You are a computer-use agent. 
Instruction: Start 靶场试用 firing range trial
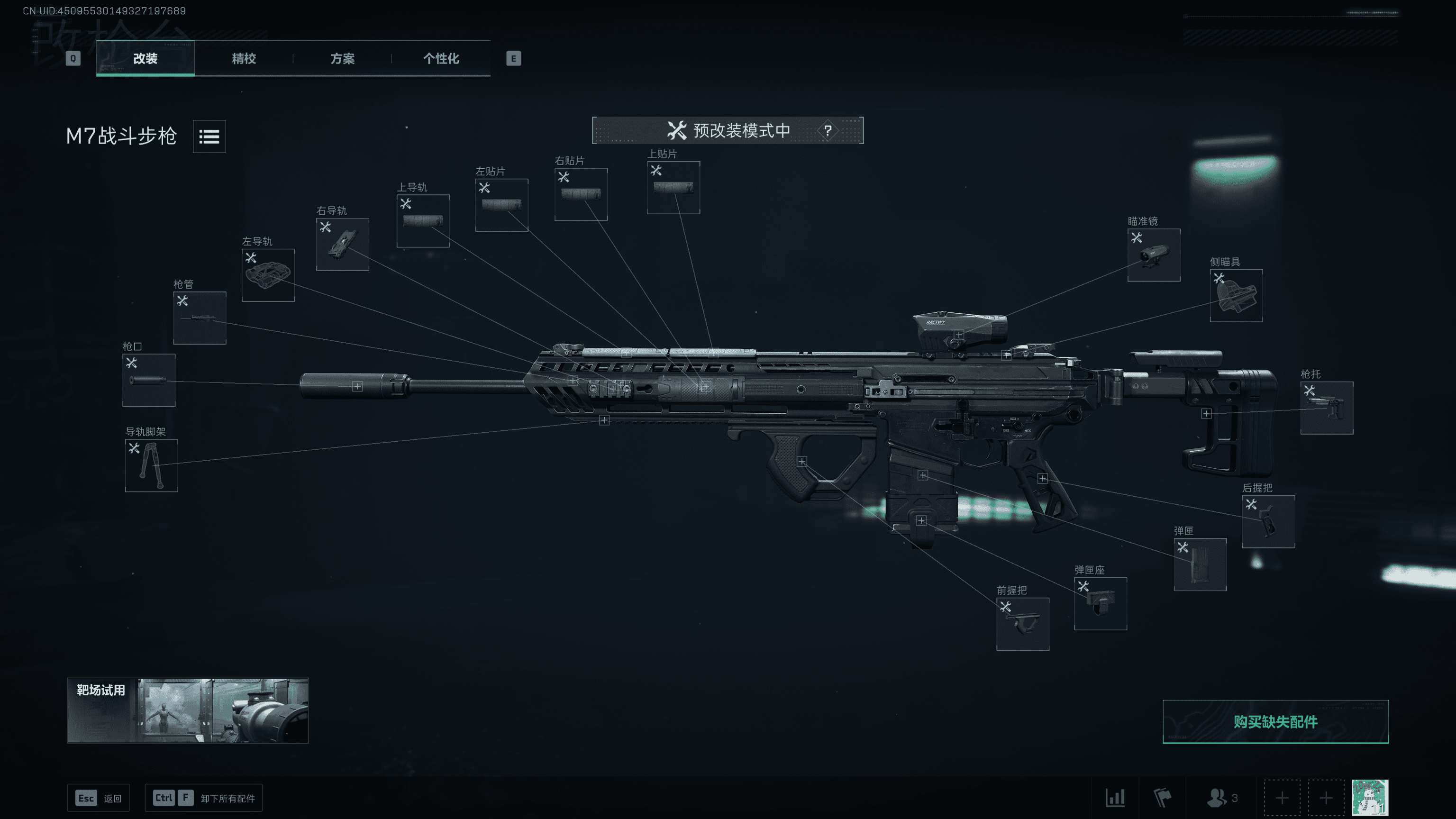[188, 710]
